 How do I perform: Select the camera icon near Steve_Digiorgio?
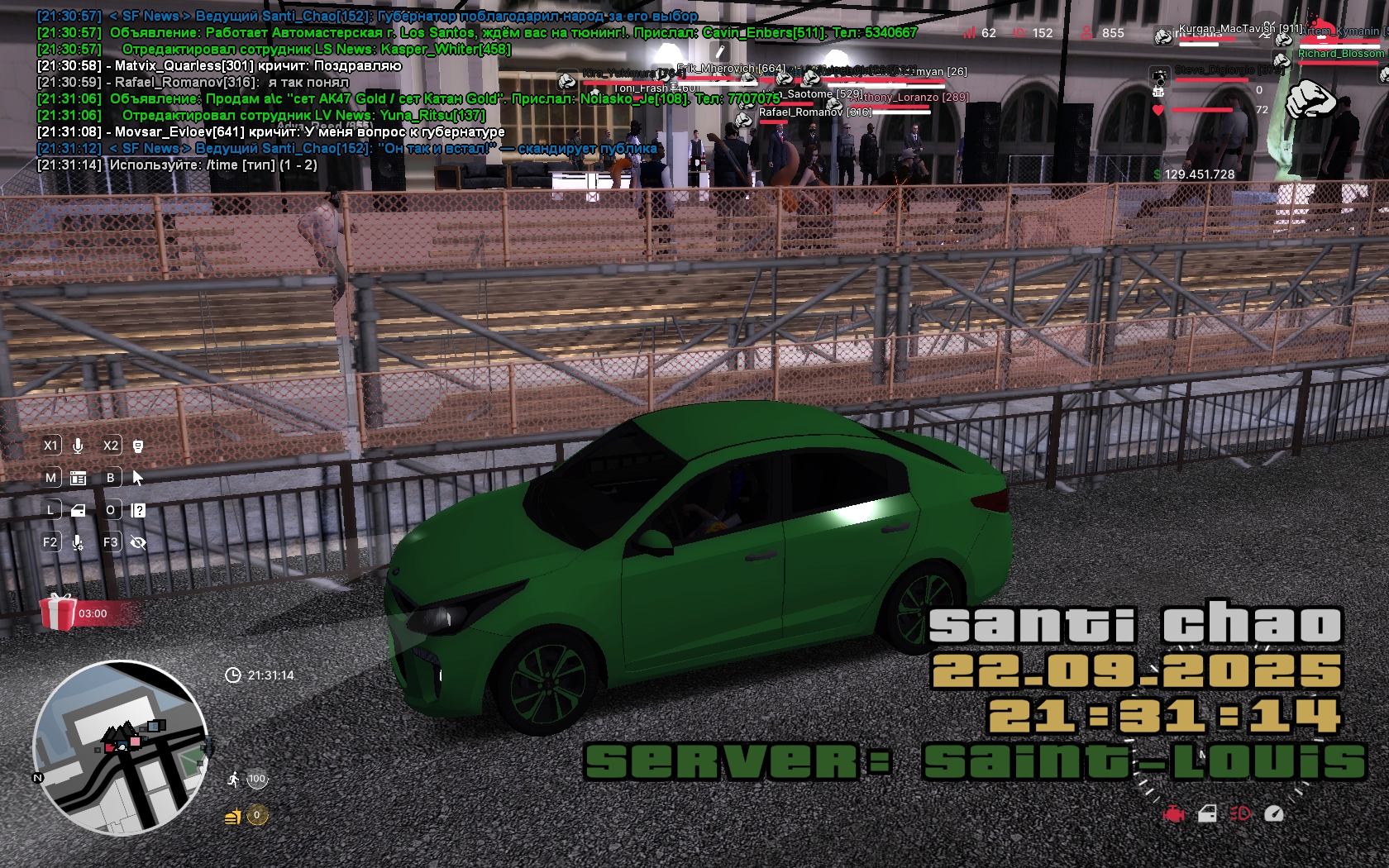click(1160, 77)
